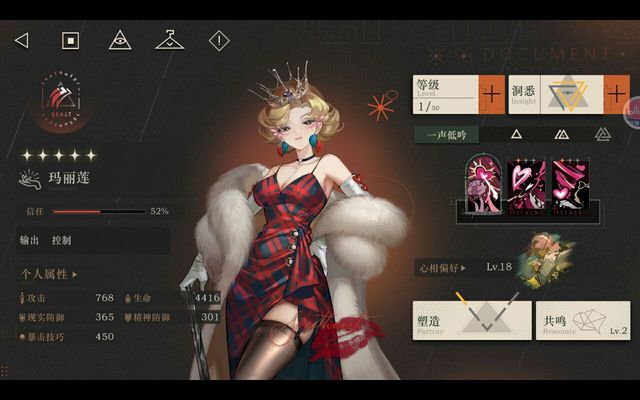
Task: Go back using the left arrow
Action: click(x=21, y=40)
